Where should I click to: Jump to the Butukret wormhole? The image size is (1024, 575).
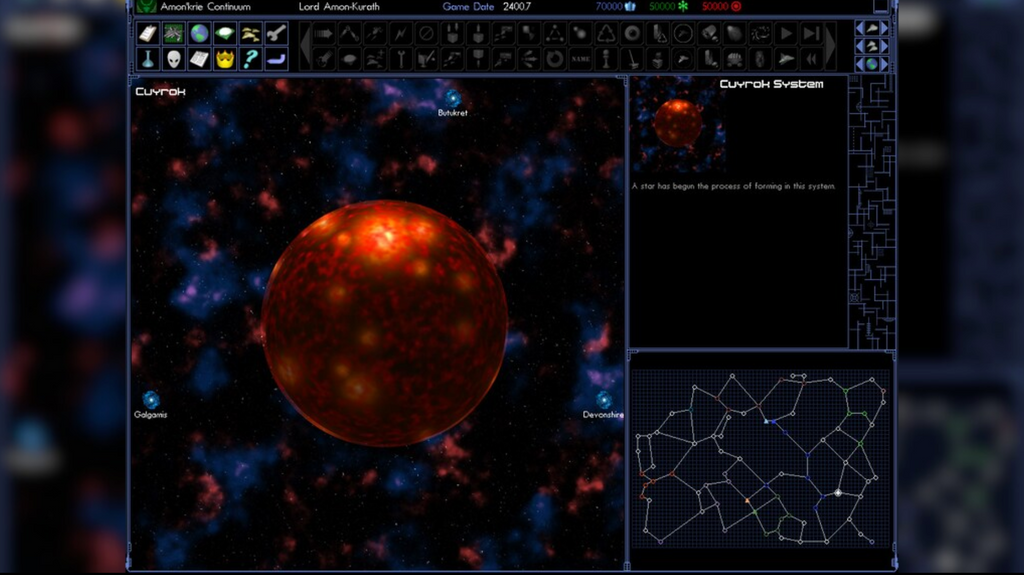click(x=453, y=98)
